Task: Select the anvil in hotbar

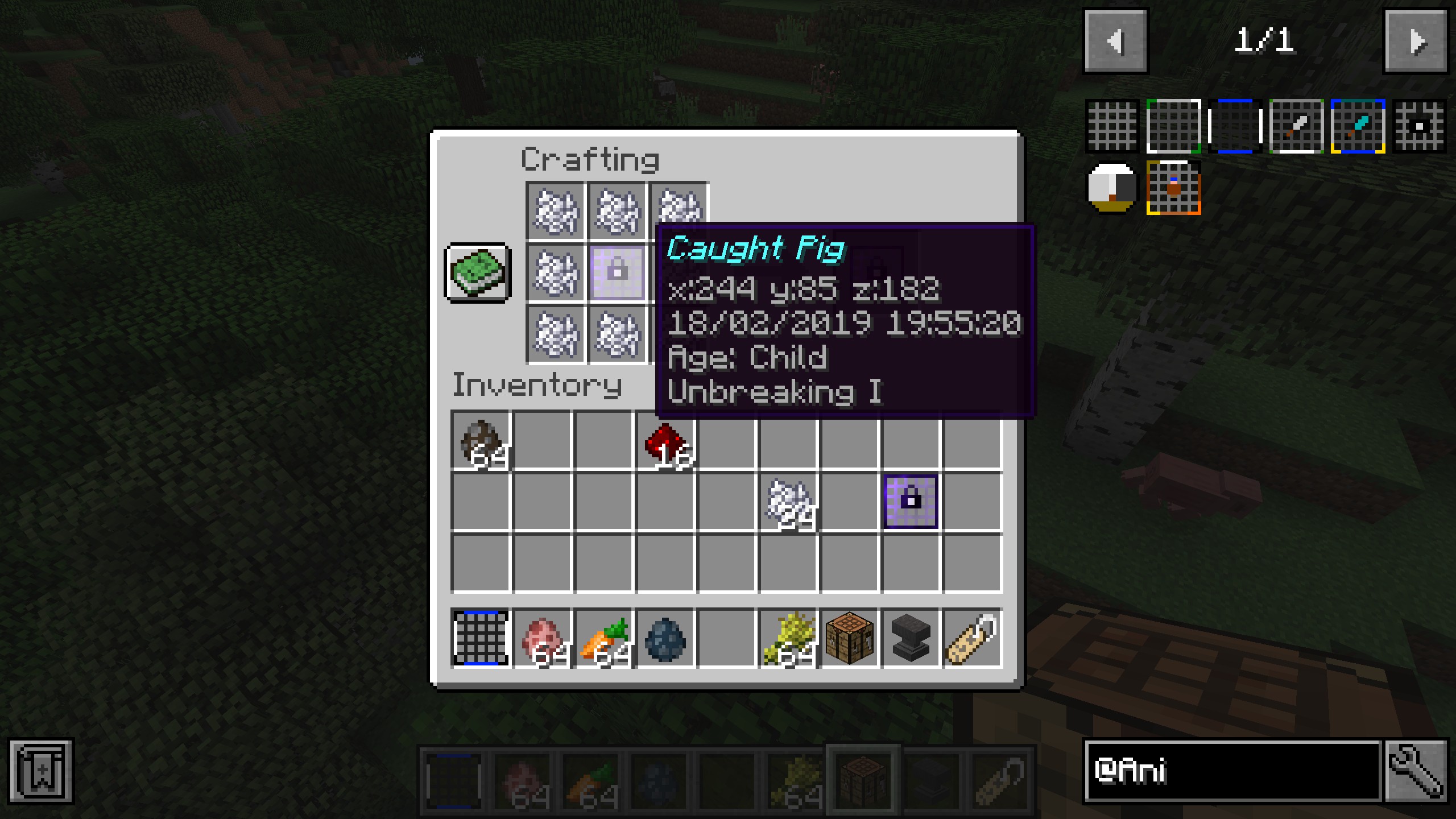Action: 911,638
